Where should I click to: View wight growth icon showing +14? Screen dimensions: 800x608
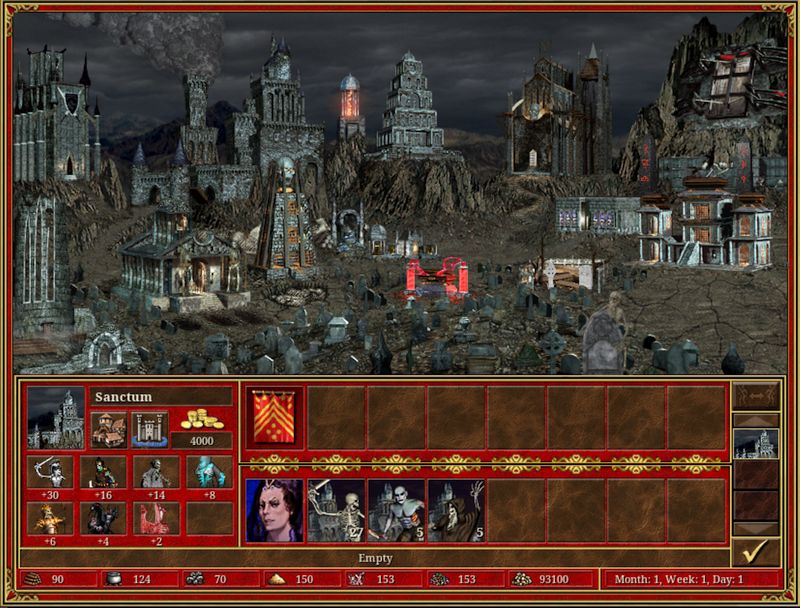156,471
